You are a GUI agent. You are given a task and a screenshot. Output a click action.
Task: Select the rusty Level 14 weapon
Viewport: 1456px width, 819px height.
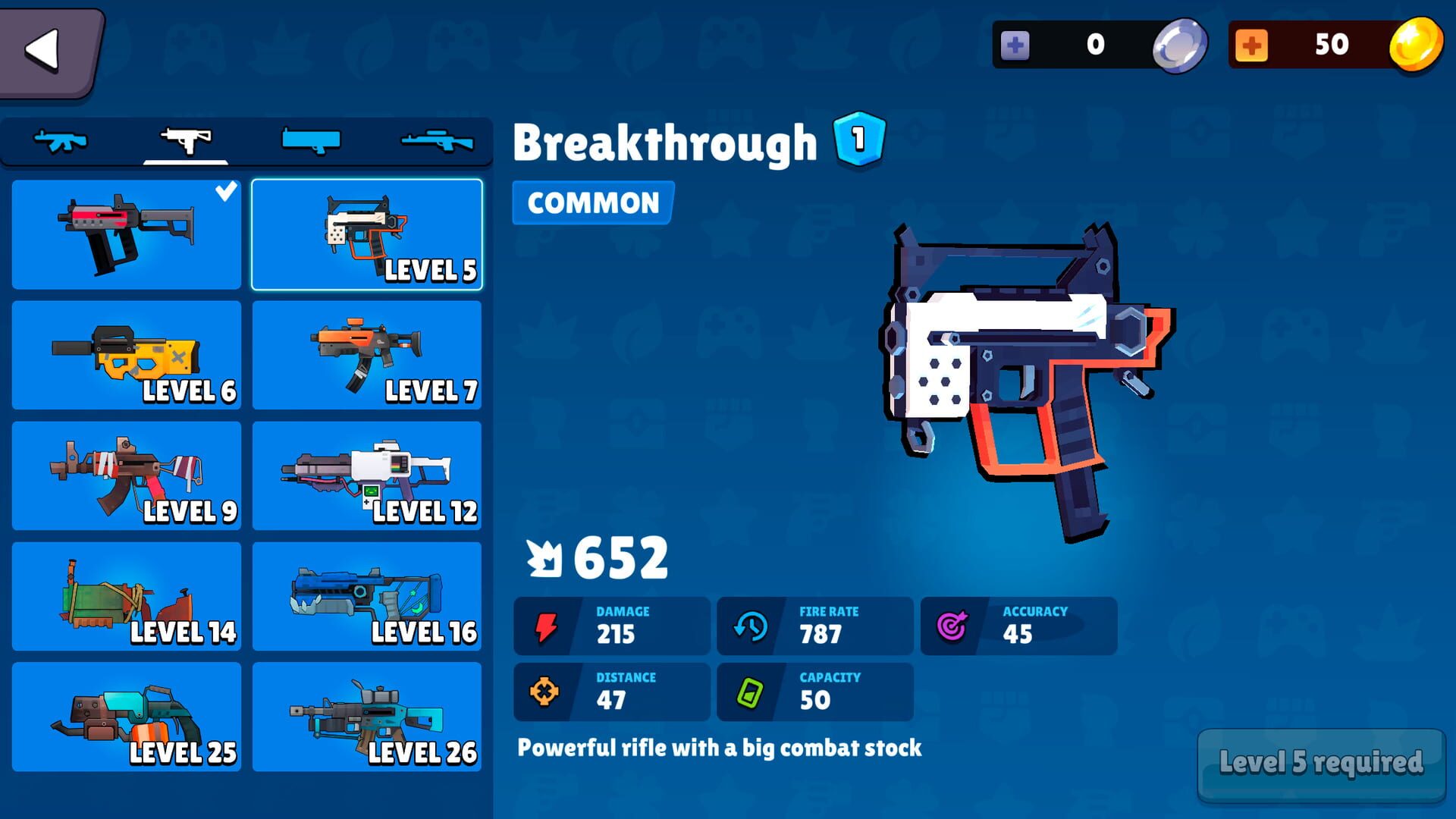coord(126,597)
